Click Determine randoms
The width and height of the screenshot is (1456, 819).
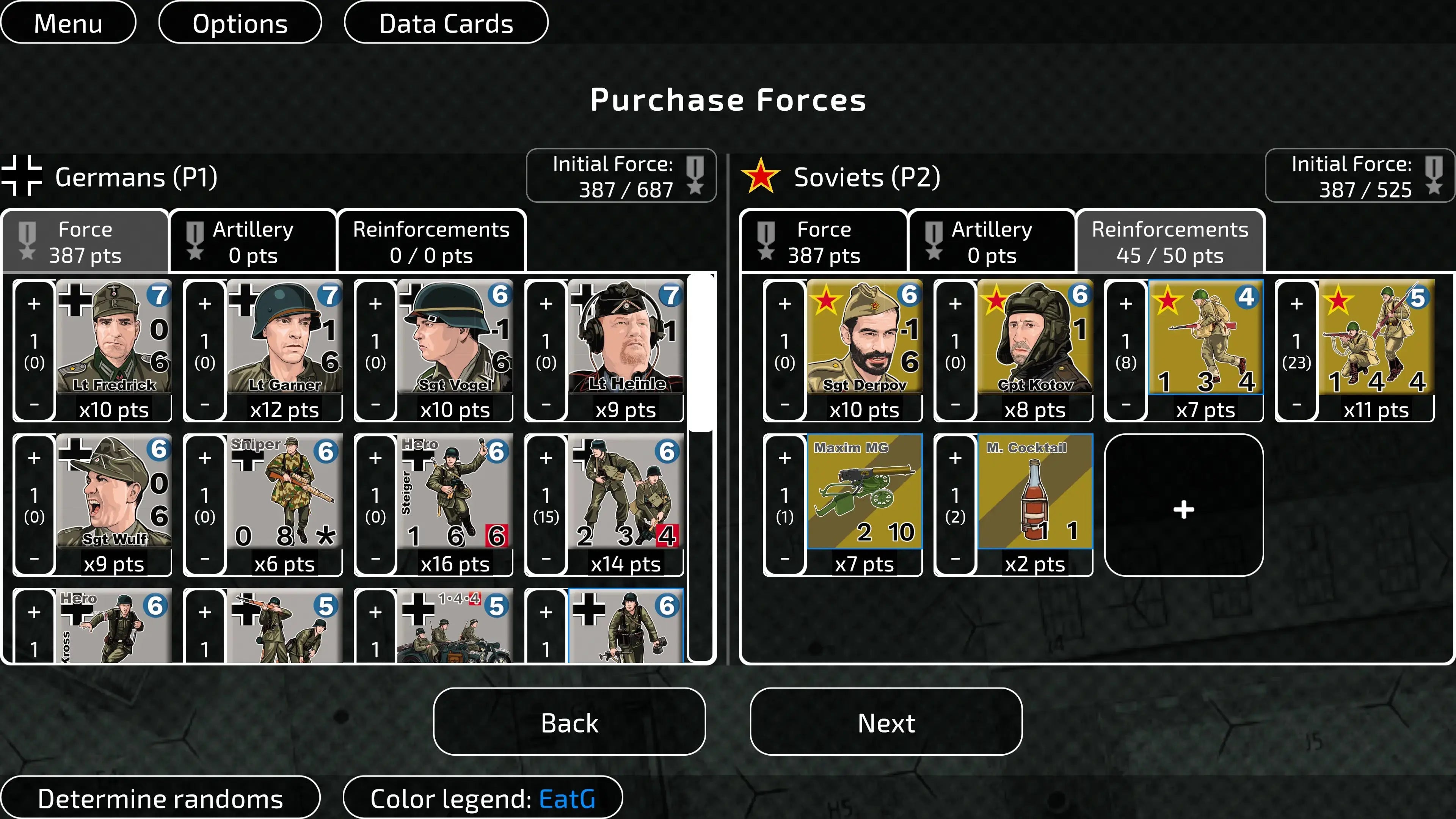click(160, 798)
